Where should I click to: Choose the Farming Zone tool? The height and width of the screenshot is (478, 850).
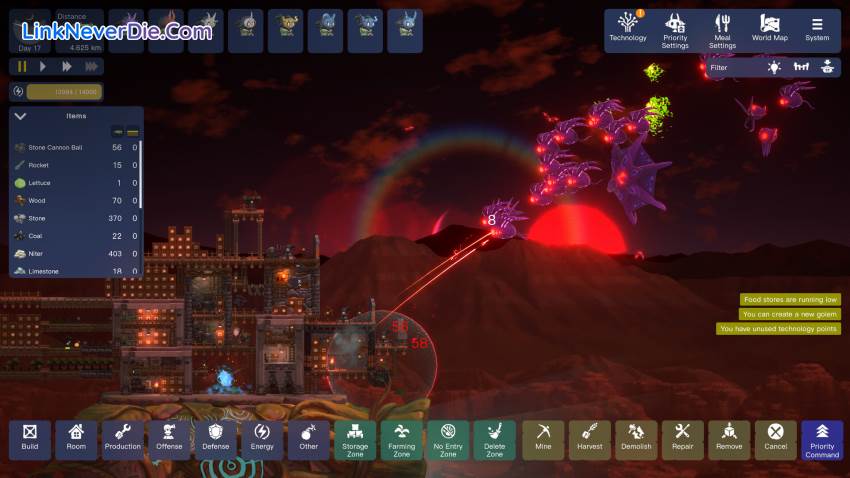coord(401,439)
